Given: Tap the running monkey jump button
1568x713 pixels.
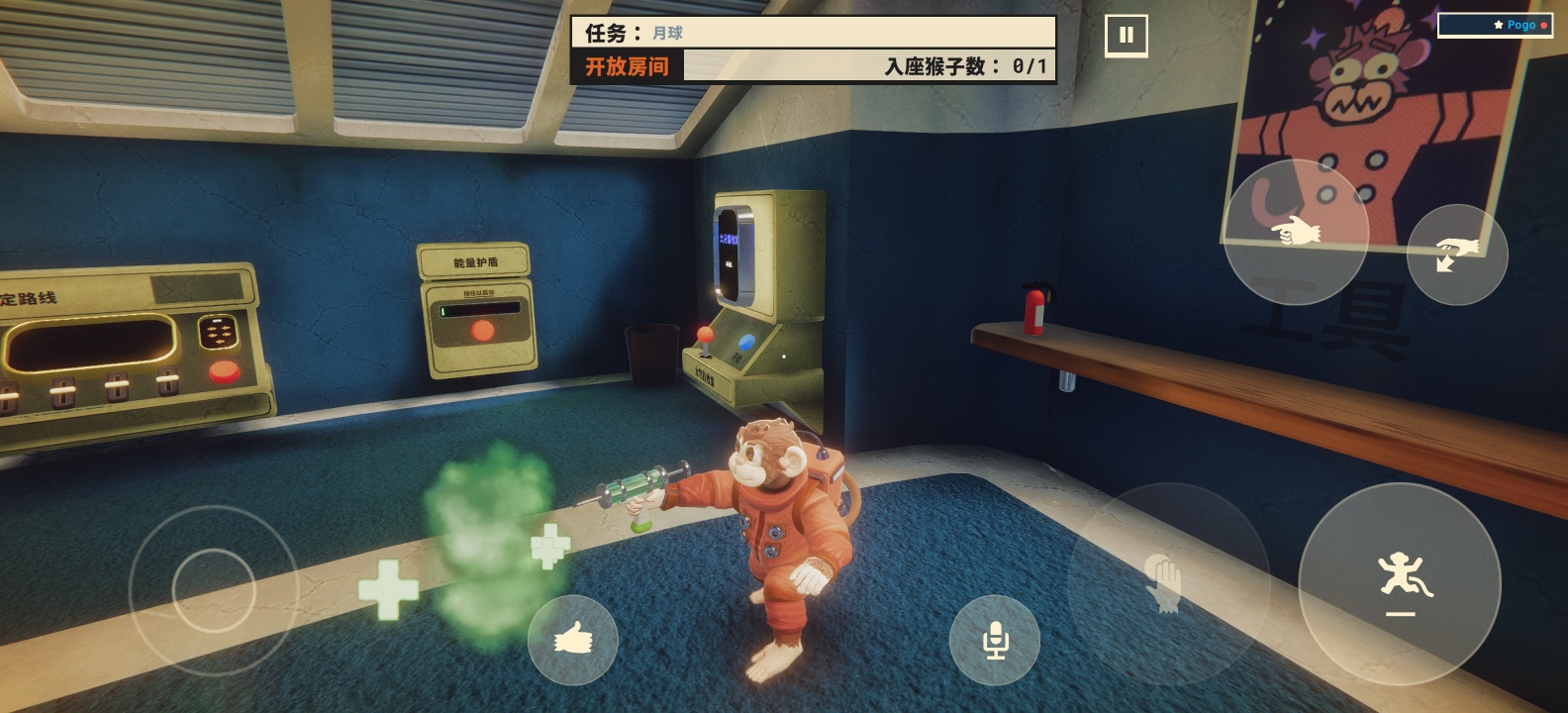Looking at the screenshot, I should pos(1400,582).
